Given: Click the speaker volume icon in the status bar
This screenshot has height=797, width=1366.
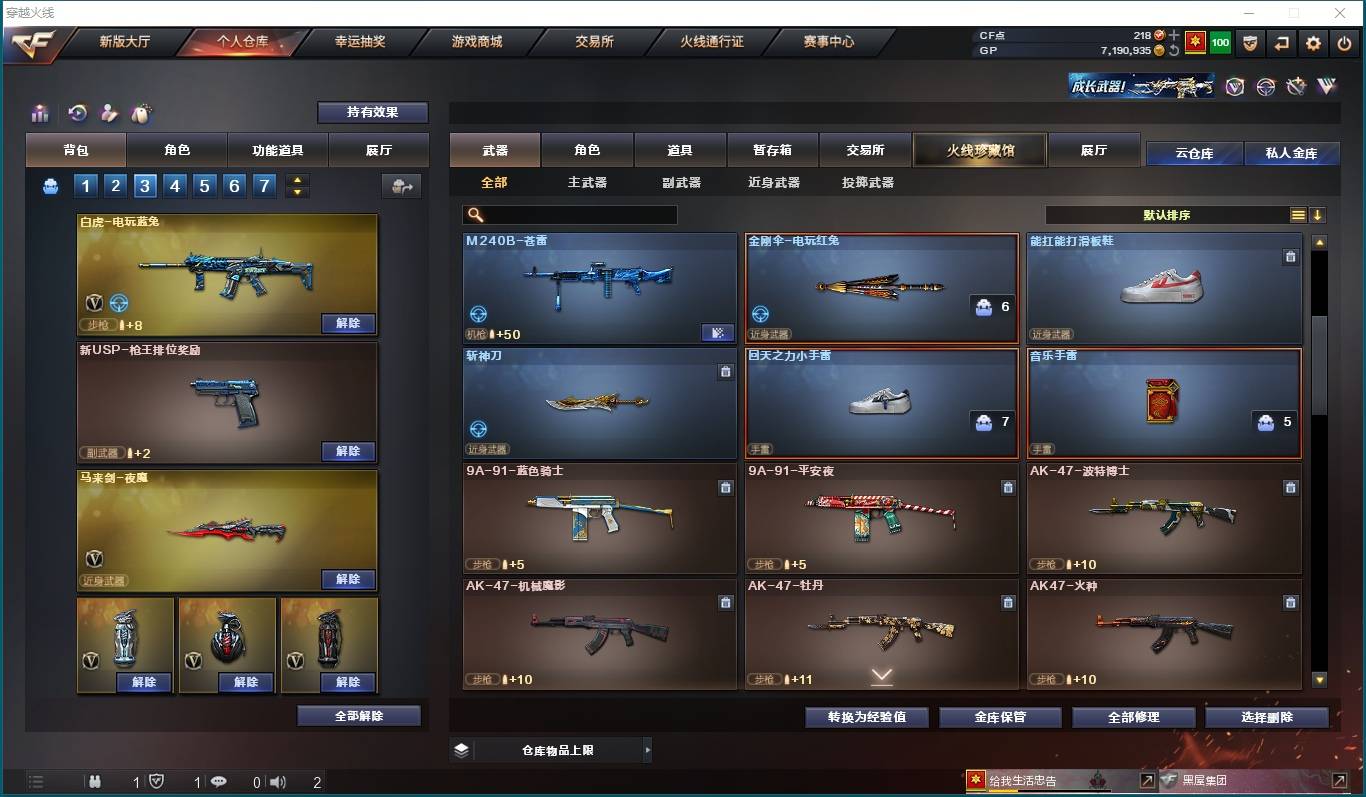Looking at the screenshot, I should pos(276,783).
